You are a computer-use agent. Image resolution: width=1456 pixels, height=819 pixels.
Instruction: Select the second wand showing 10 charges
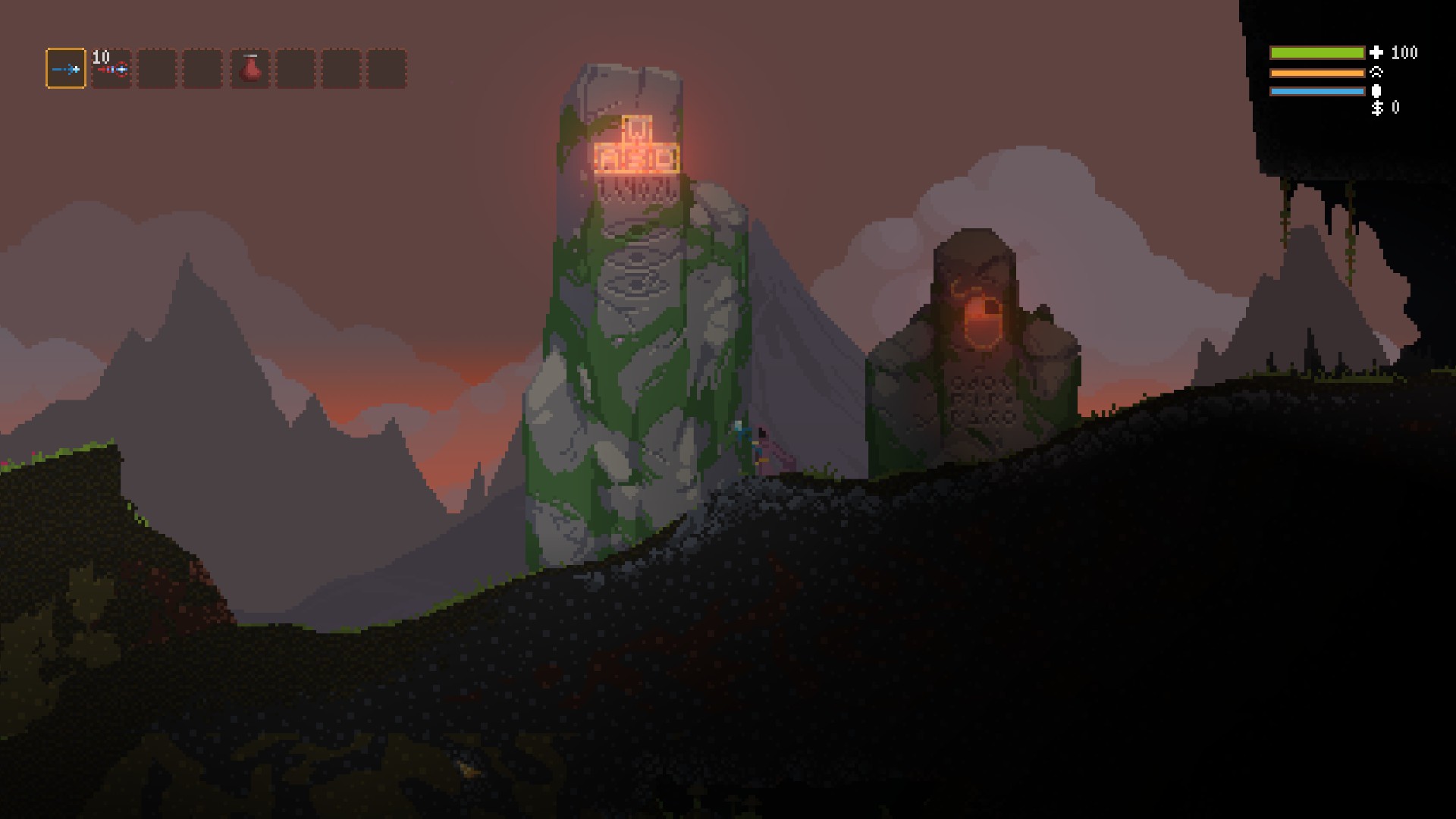coord(111,70)
